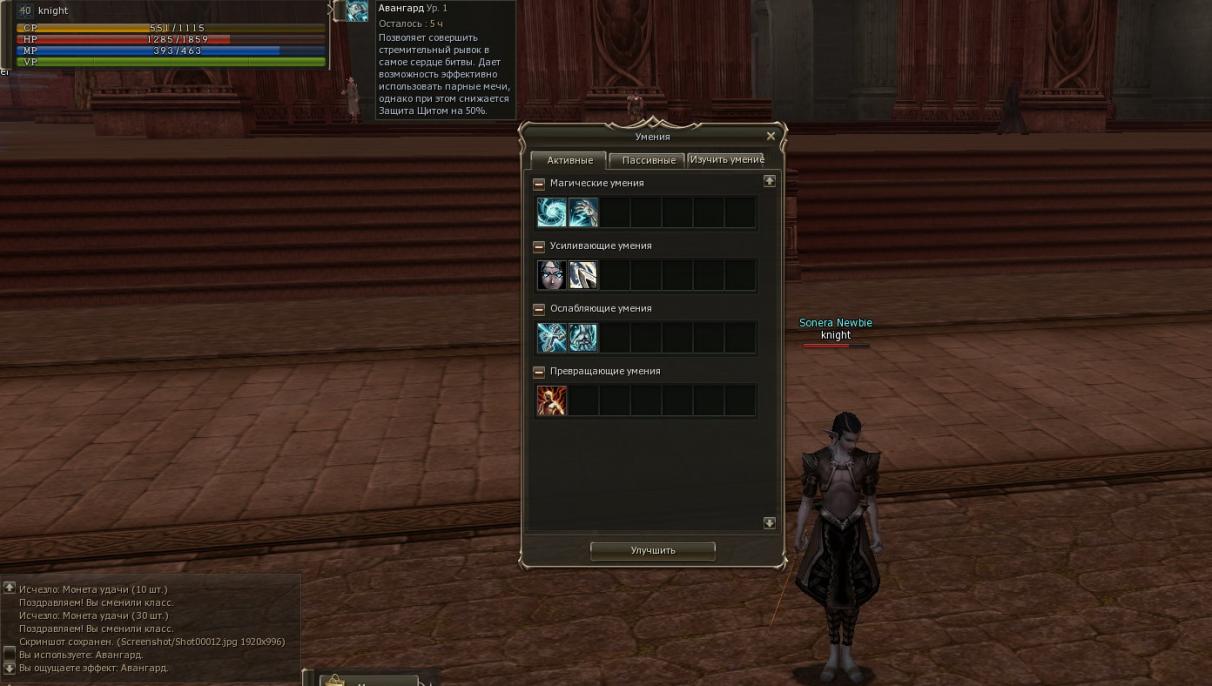Click the Авангард buff icon near status bars
The width and height of the screenshot is (1212, 686).
coord(357,11)
